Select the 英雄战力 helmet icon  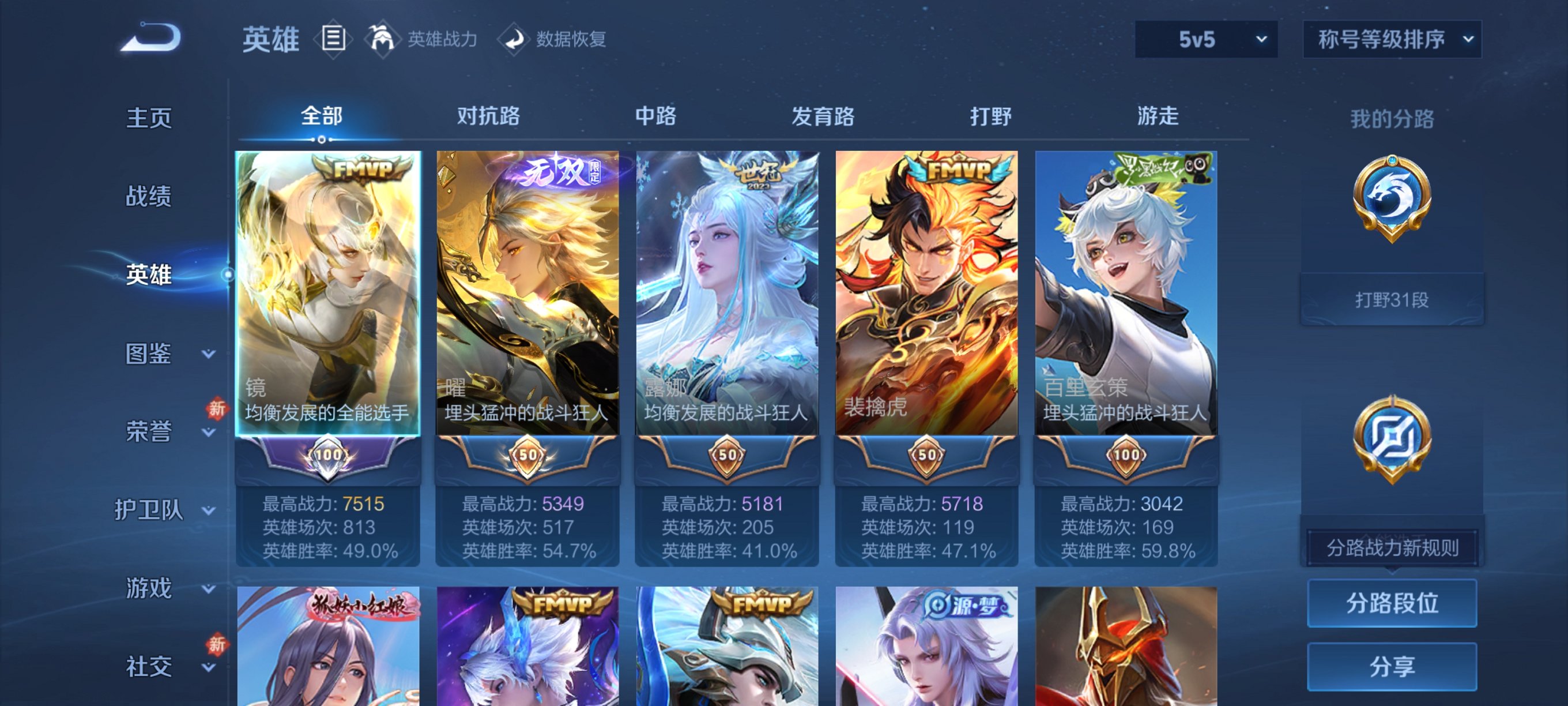click(x=383, y=39)
